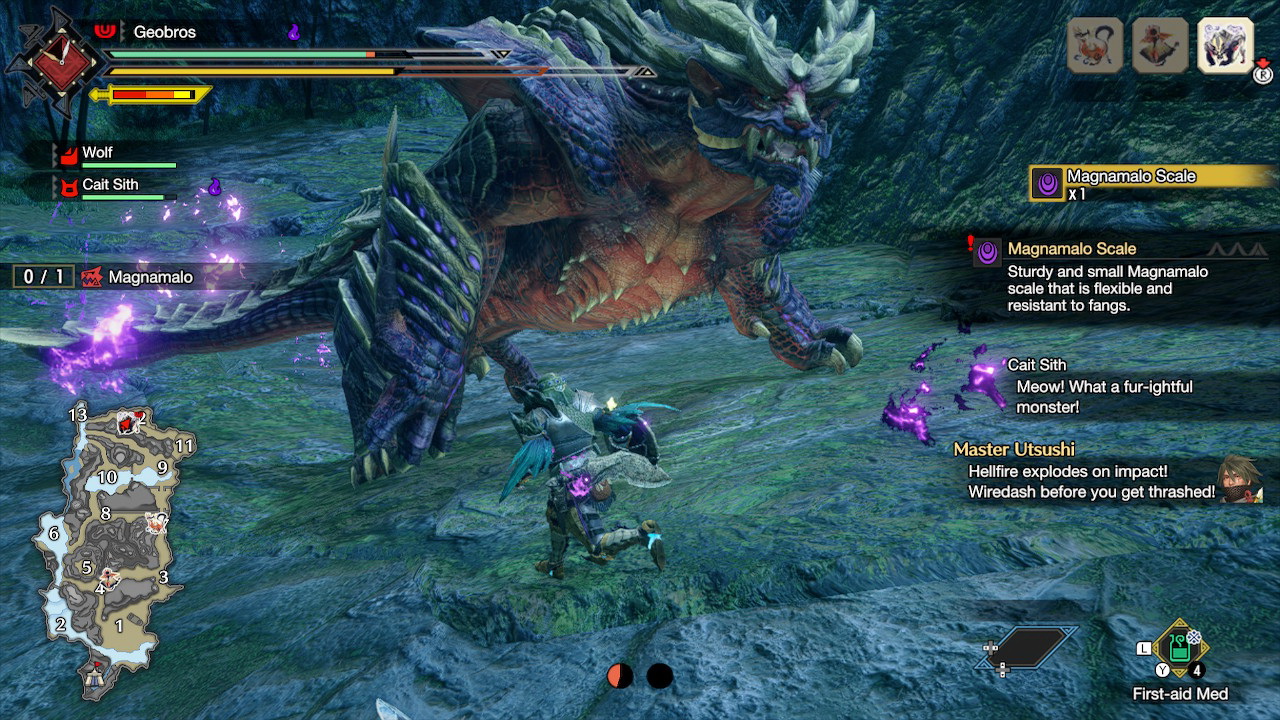This screenshot has width=1280, height=720.
Task: Click the weapon sharpness gauge
Action: pos(152,95)
